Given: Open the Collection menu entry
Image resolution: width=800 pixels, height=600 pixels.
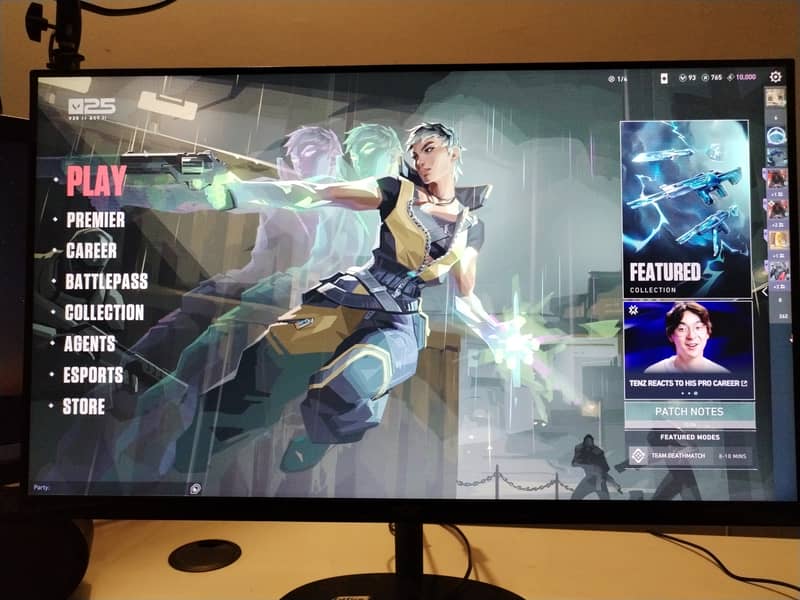Looking at the screenshot, I should 104,312.
